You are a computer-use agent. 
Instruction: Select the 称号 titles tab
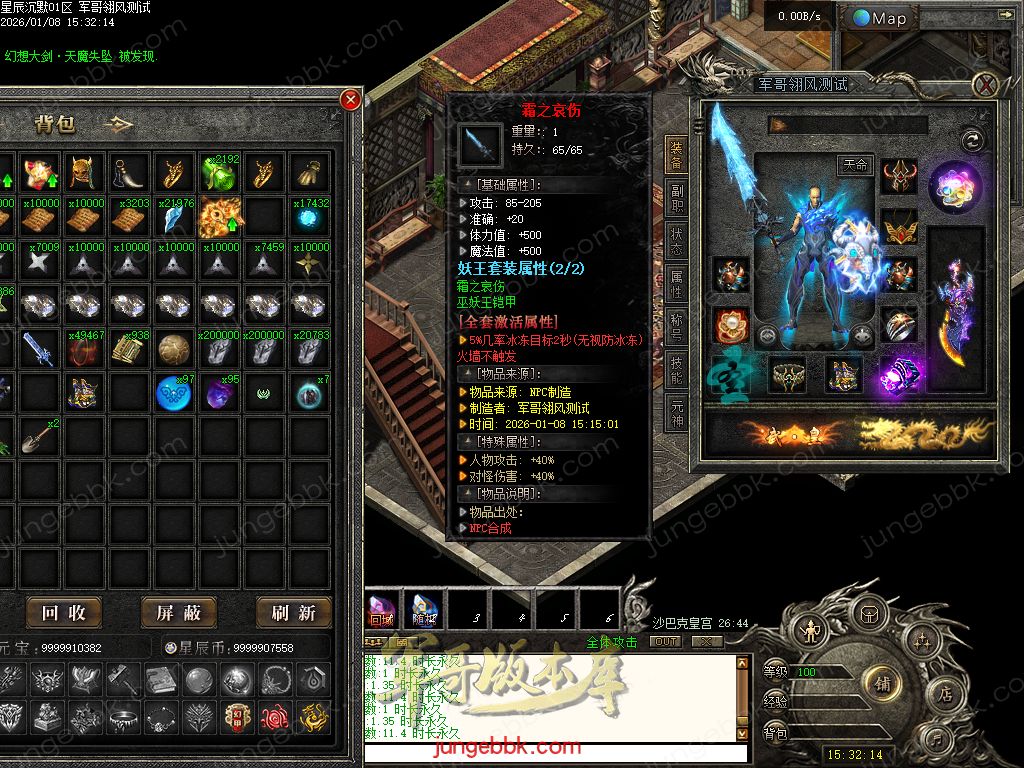677,328
